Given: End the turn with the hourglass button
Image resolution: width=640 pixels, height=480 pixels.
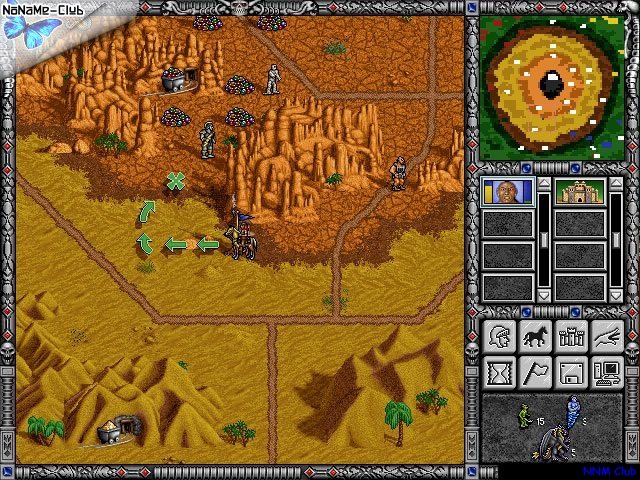Looking at the screenshot, I should pyautogui.click(x=498, y=373).
